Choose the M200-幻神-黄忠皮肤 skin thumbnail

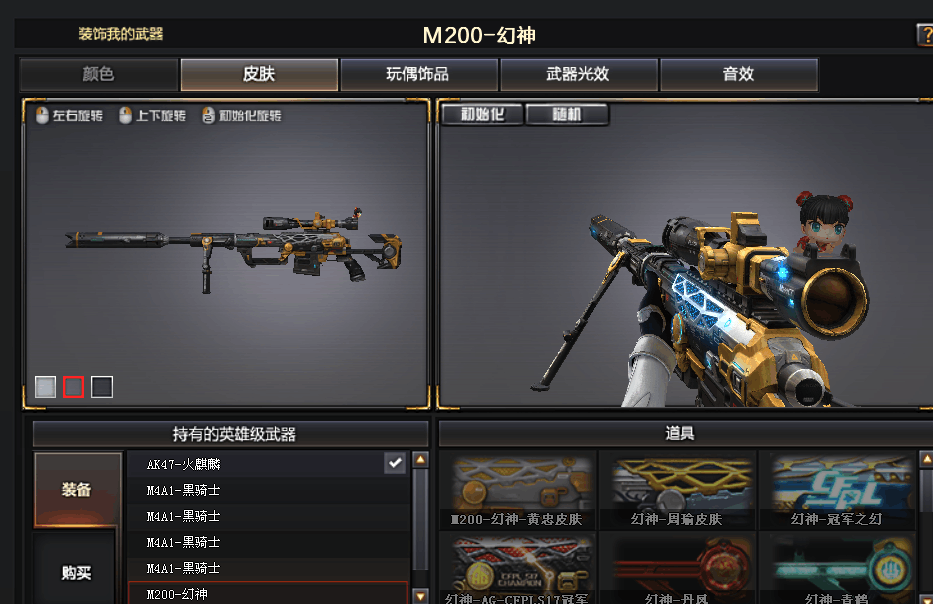(517, 490)
